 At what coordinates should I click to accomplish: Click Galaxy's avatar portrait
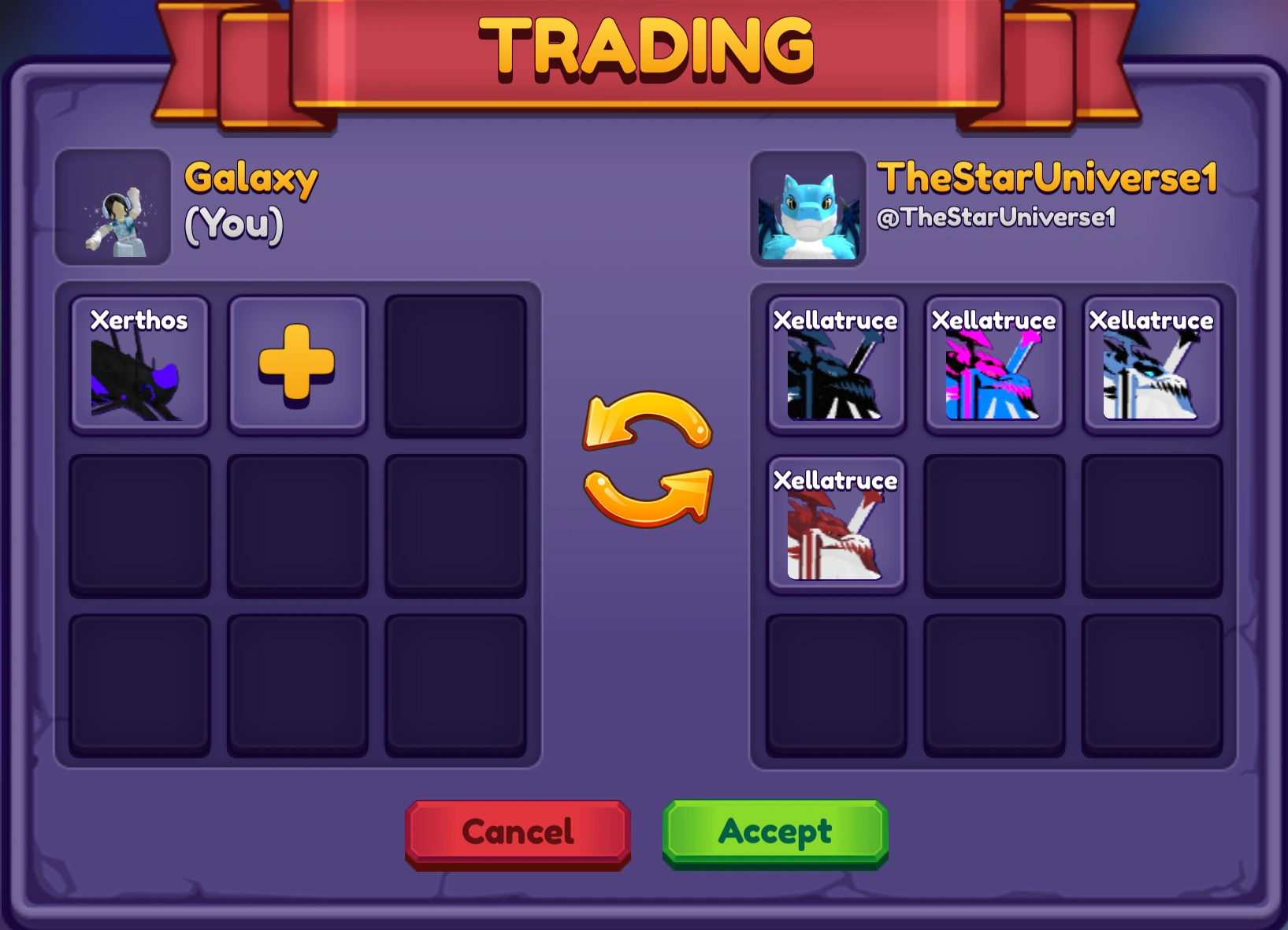112,209
